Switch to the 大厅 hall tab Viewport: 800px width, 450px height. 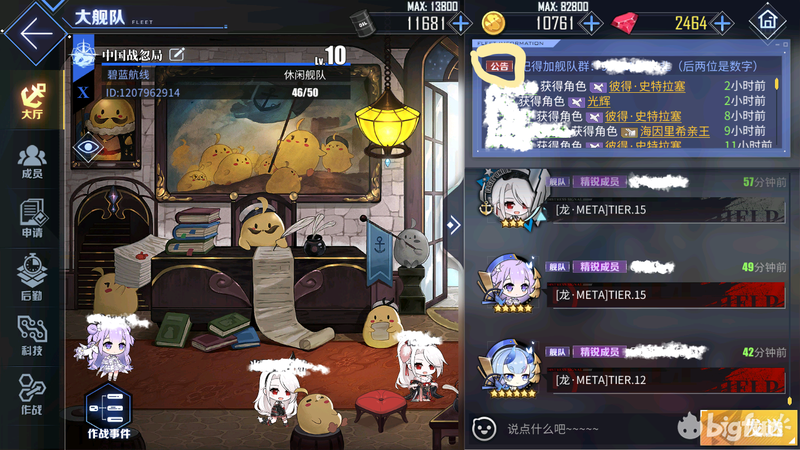pyautogui.click(x=32, y=100)
